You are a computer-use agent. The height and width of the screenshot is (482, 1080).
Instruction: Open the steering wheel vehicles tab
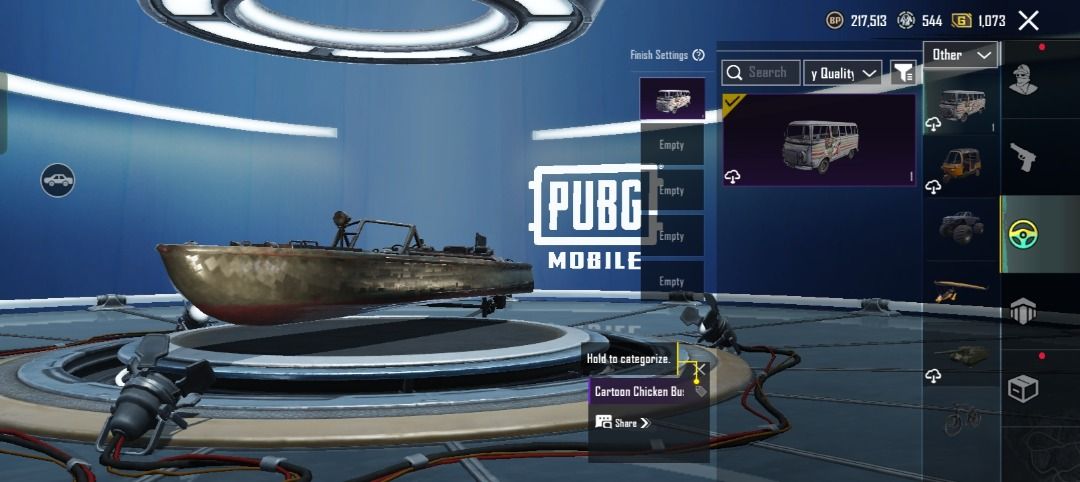point(1024,234)
